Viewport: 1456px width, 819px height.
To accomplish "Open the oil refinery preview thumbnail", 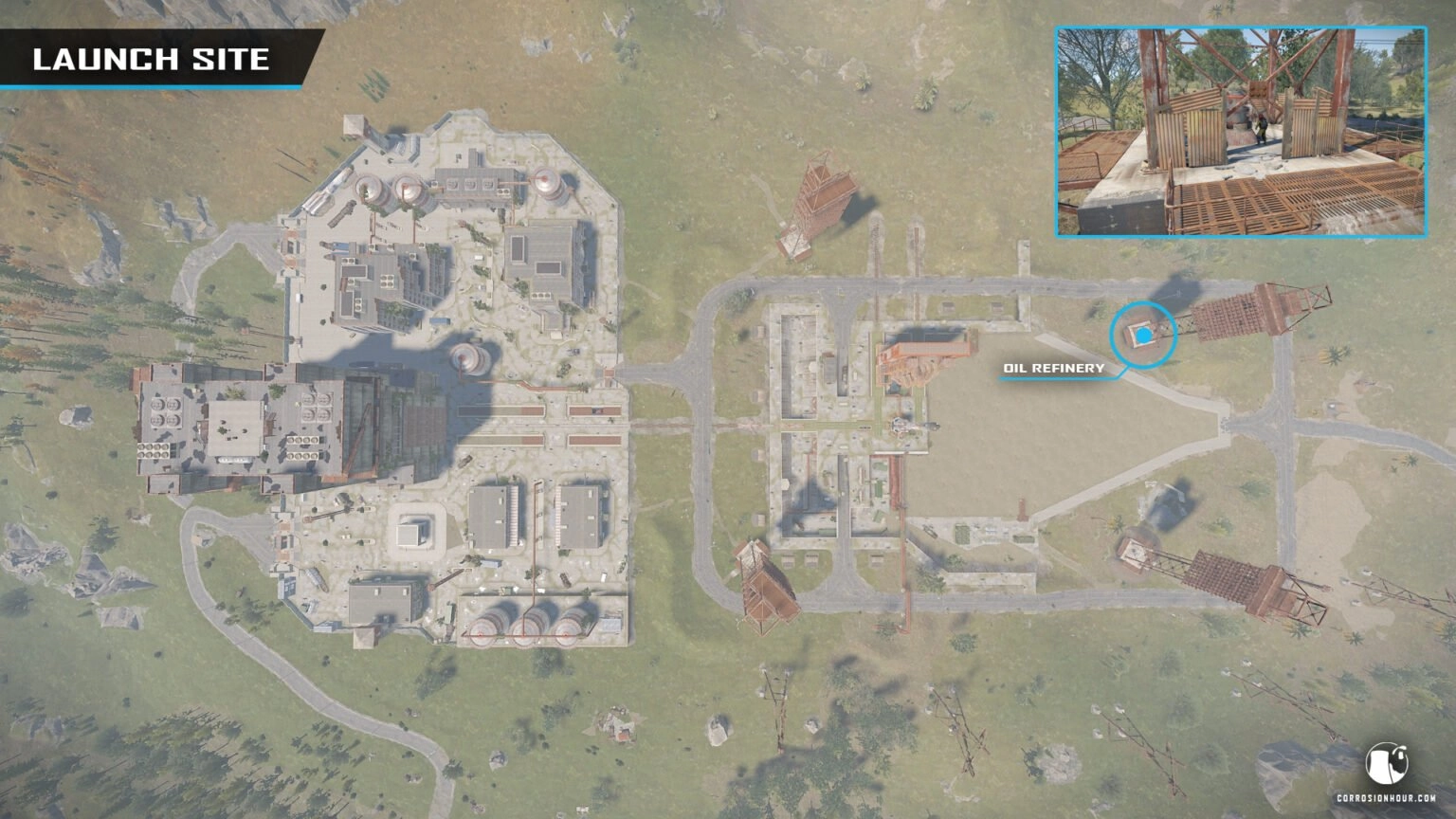I will tap(1241, 132).
